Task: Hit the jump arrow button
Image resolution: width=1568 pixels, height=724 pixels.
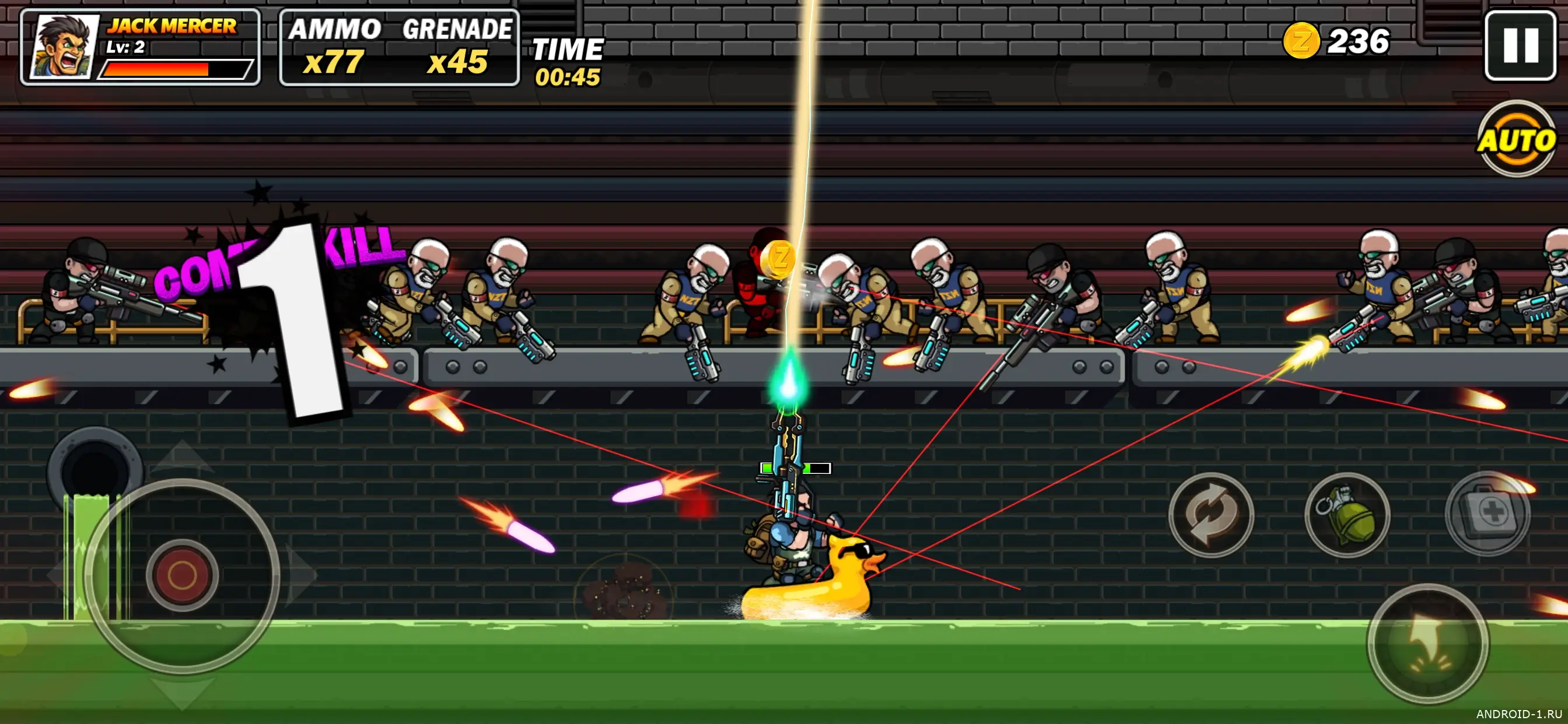Action: 1427,643
